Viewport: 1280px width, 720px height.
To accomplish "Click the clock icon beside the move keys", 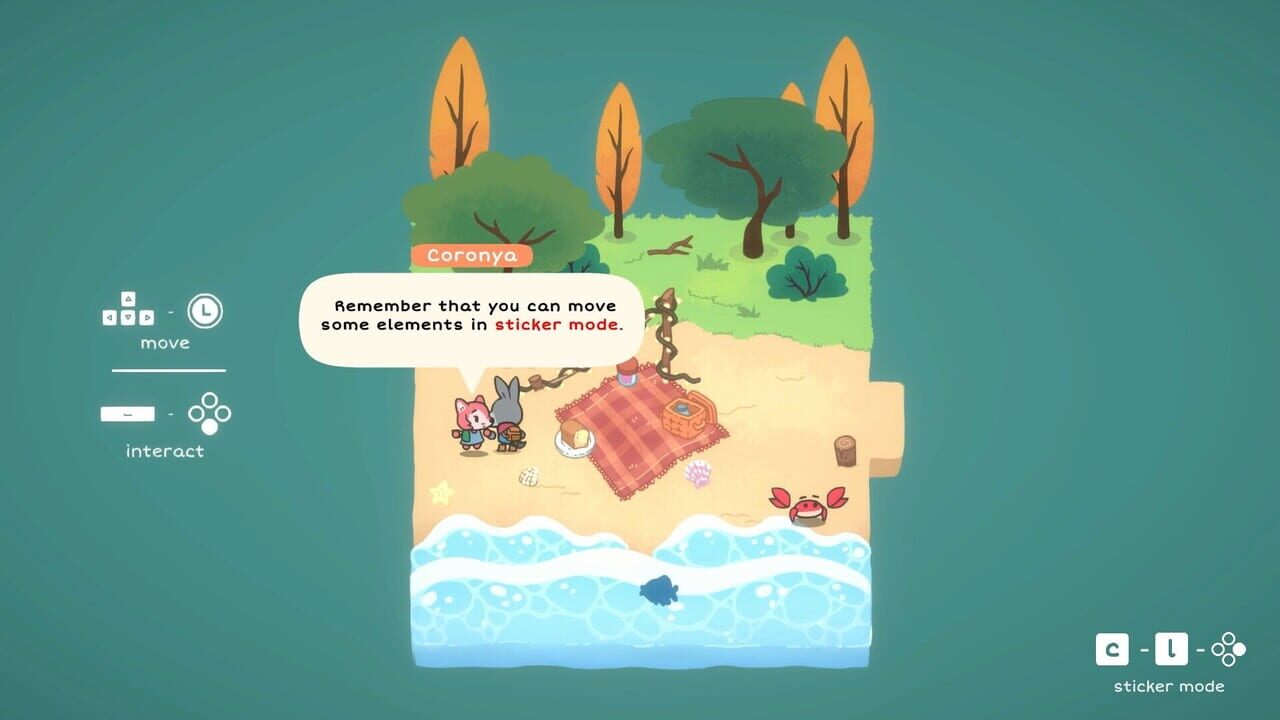I will point(203,312).
